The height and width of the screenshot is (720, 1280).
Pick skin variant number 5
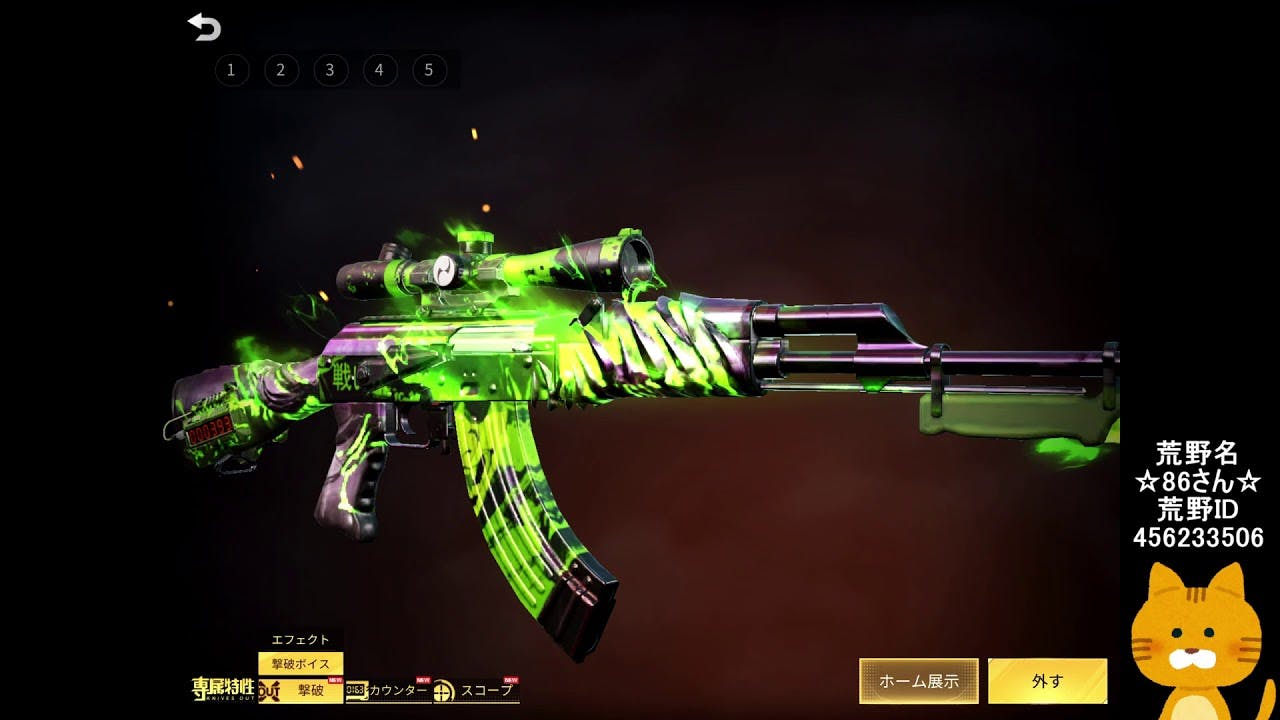(x=429, y=70)
